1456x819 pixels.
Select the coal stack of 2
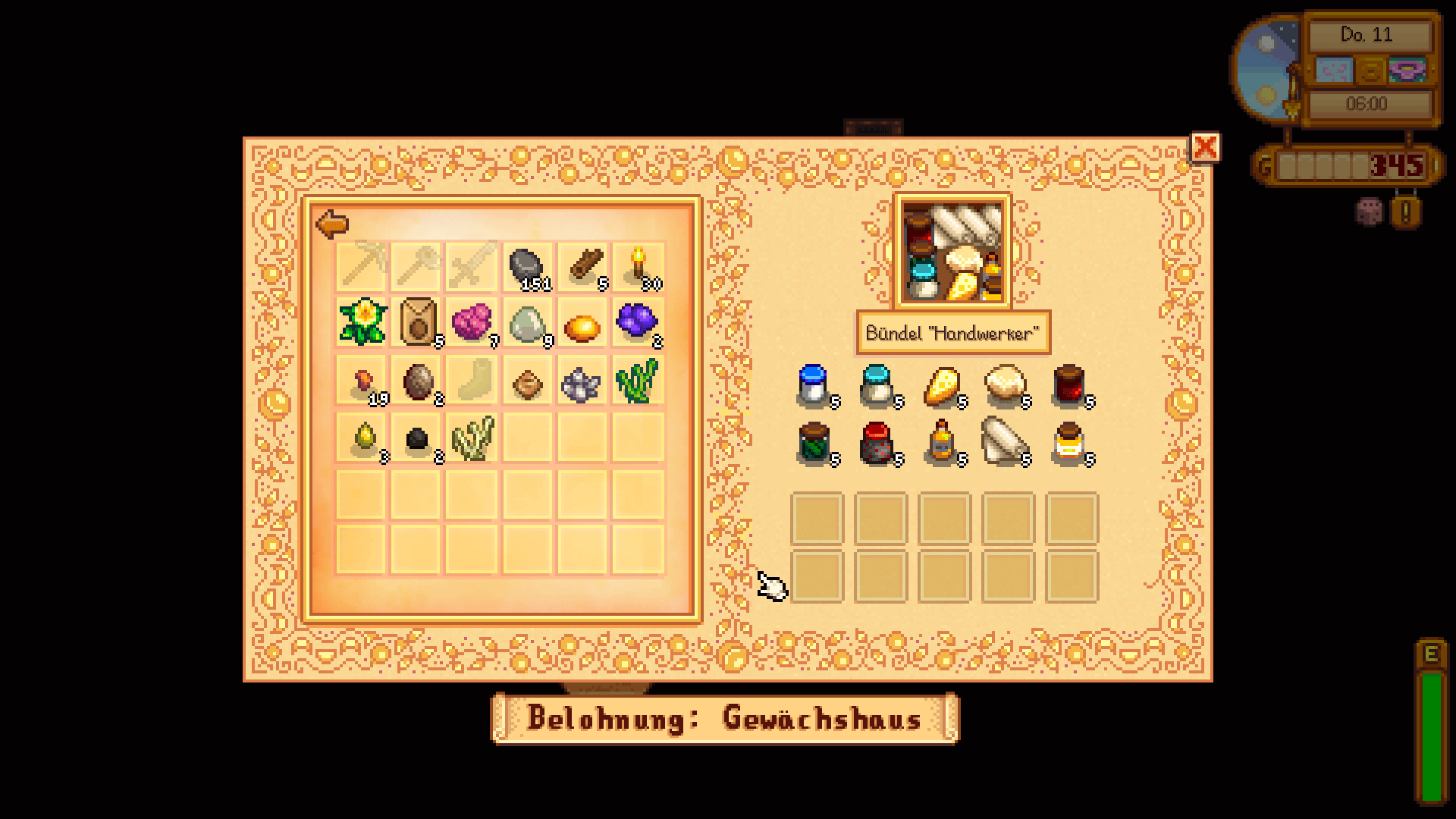(x=417, y=439)
